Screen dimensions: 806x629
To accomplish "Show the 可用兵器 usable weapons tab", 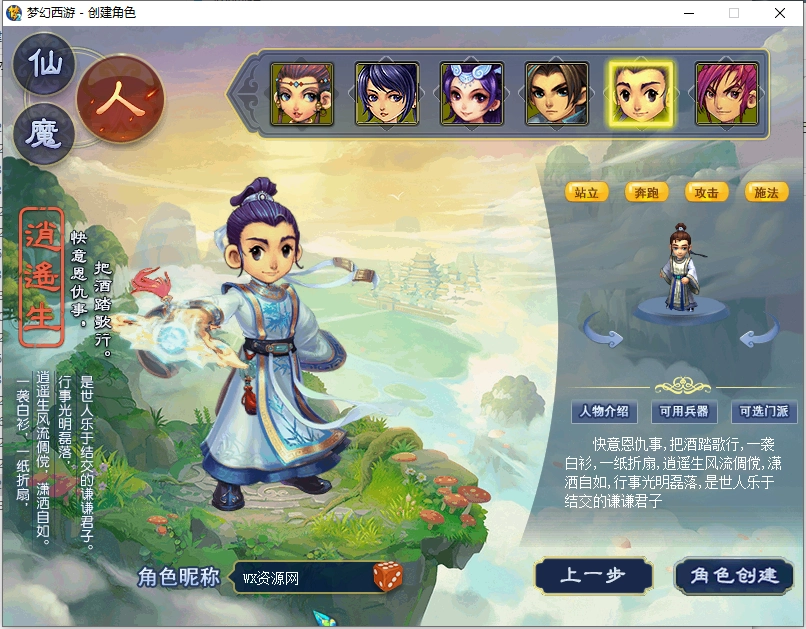I will point(684,411).
